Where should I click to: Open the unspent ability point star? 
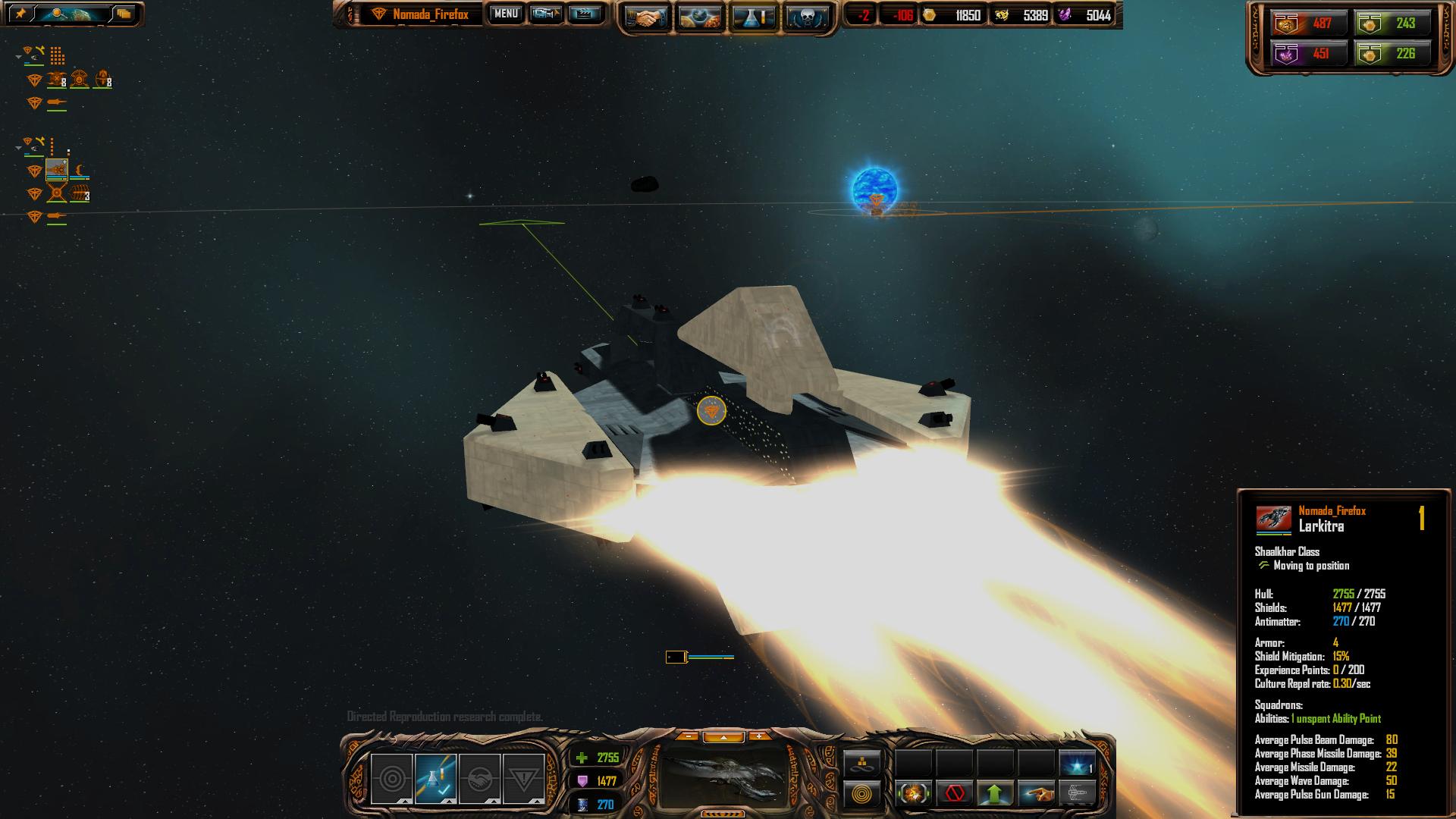coord(1077,763)
